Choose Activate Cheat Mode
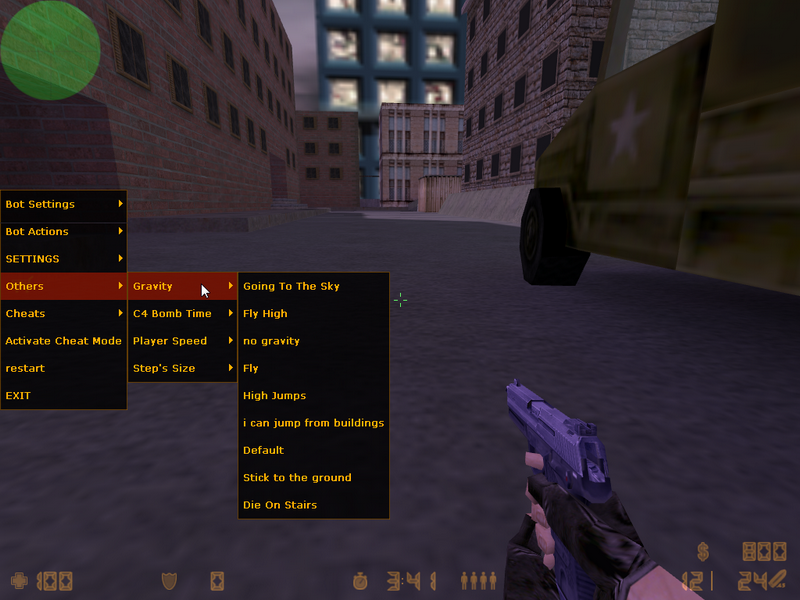Viewport: 800px width, 600px height. pos(63,341)
